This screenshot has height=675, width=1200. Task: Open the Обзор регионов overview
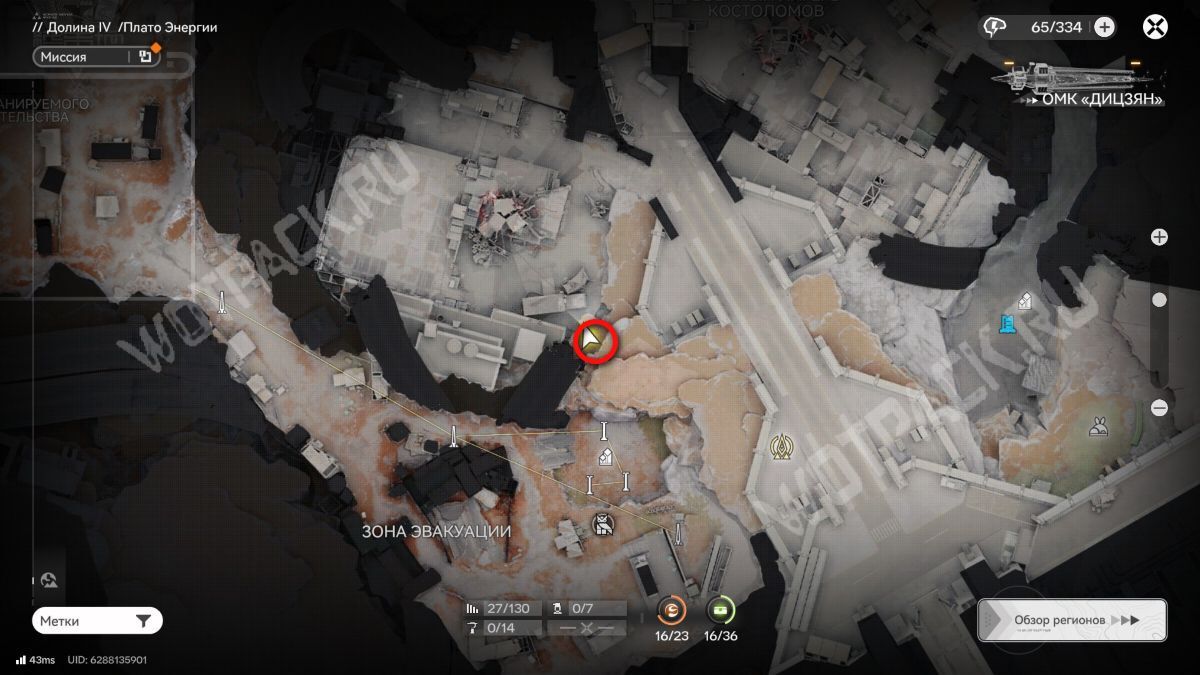click(1072, 620)
